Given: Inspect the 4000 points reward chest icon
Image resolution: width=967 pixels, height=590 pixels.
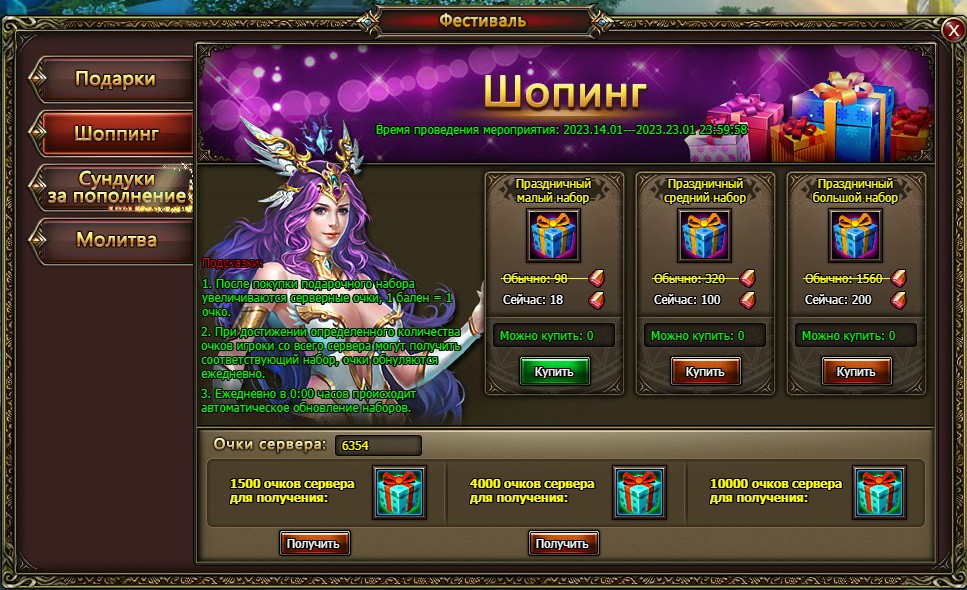Looking at the screenshot, I should pyautogui.click(x=640, y=492).
